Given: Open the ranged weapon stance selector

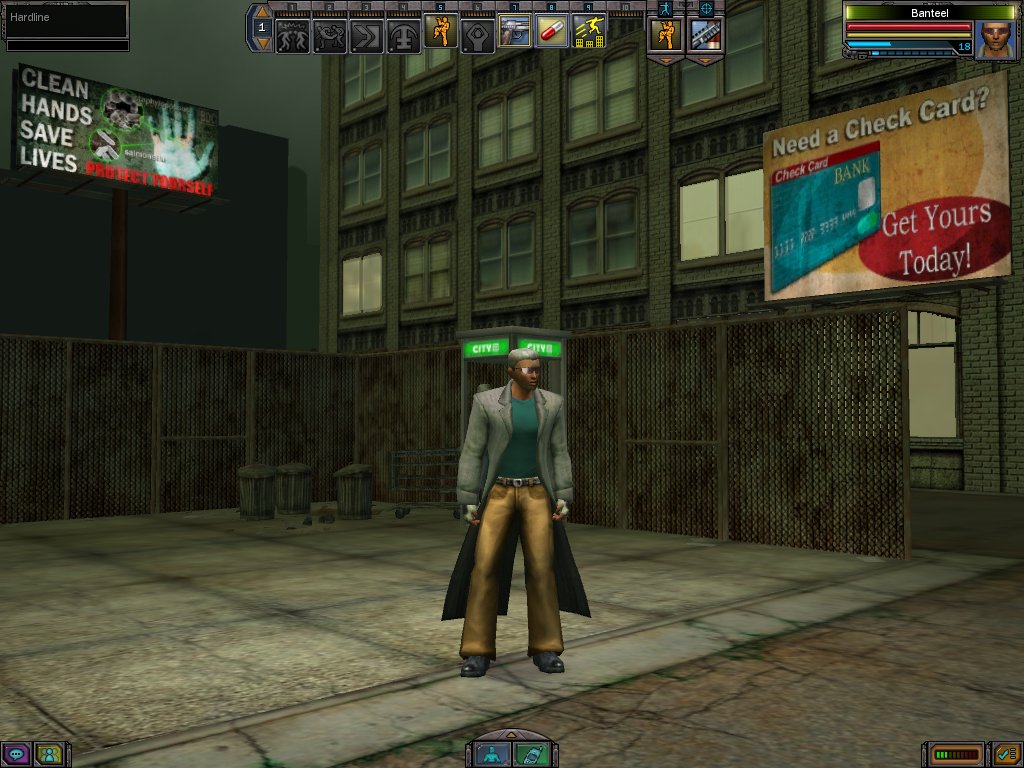Looking at the screenshot, I should pos(705,34).
